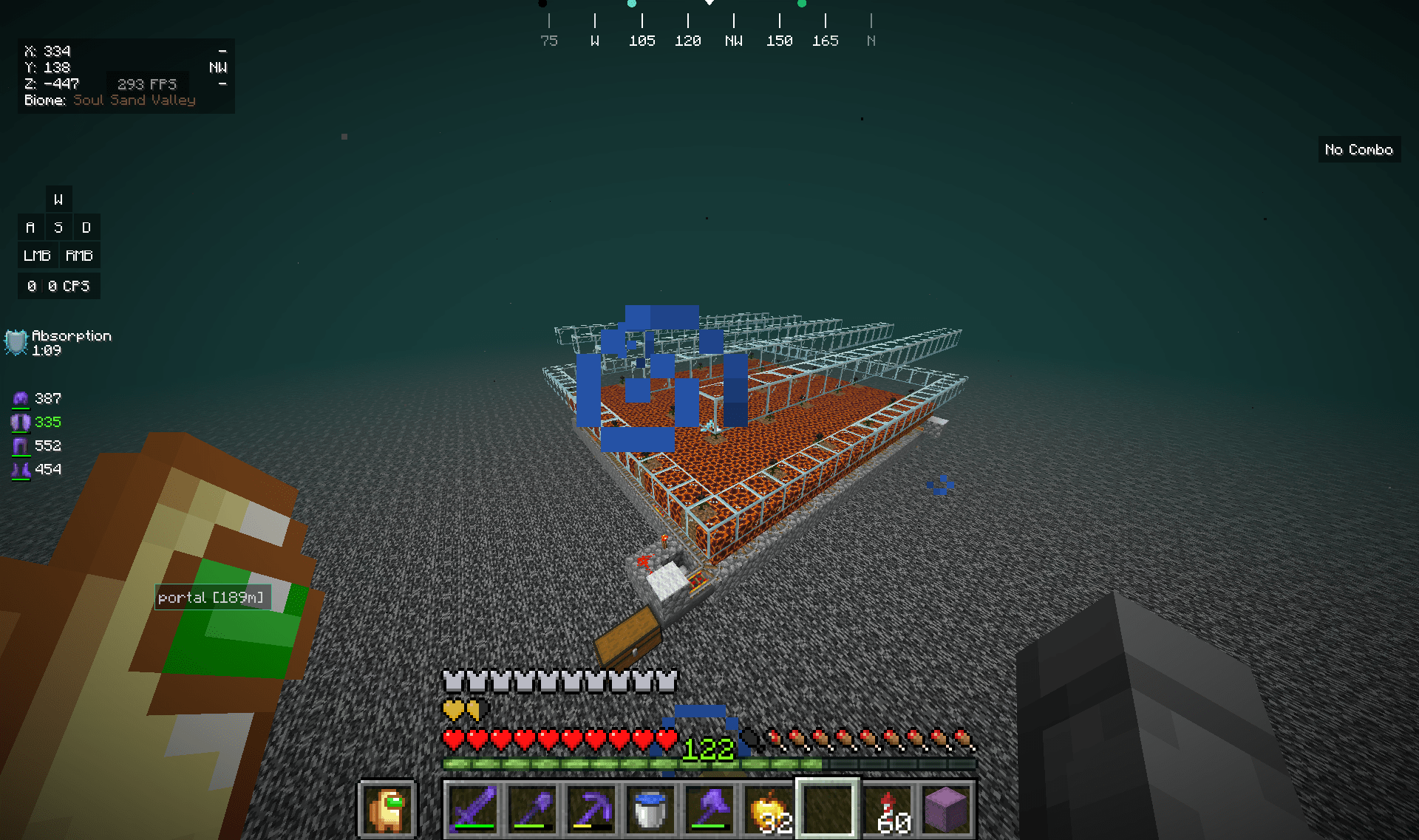Select the enchanted axe hotbar slot
Image resolution: width=1419 pixels, height=840 pixels.
pyautogui.click(x=709, y=807)
